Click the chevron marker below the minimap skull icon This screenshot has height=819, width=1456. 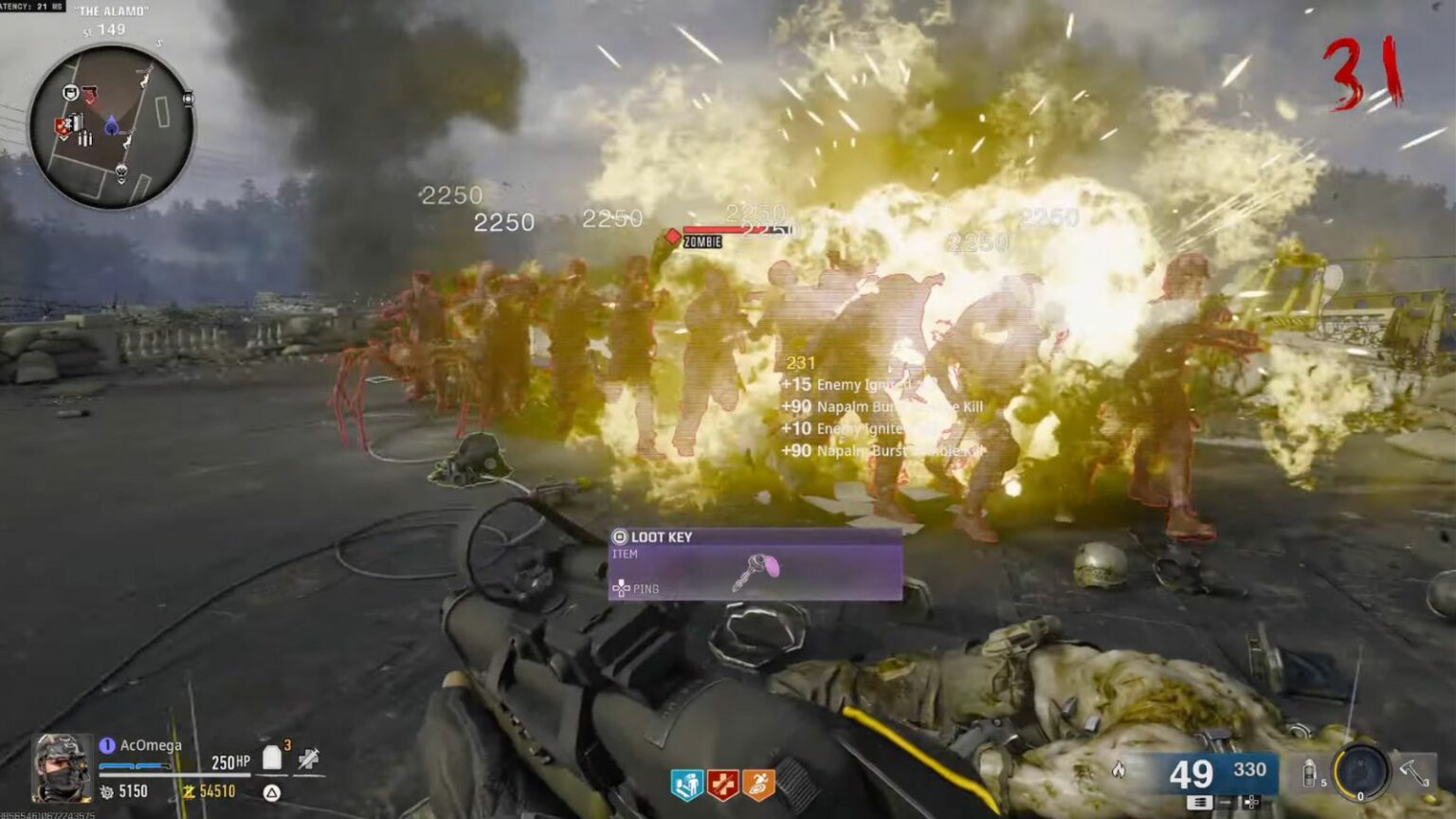[x=122, y=181]
